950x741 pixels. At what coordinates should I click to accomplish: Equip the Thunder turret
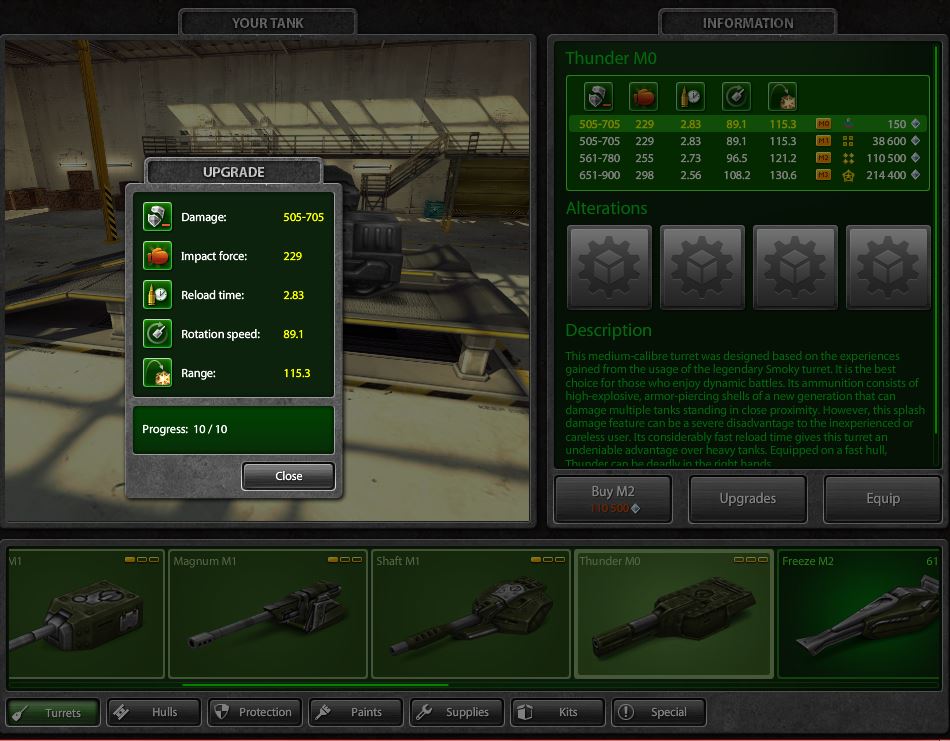click(x=882, y=498)
